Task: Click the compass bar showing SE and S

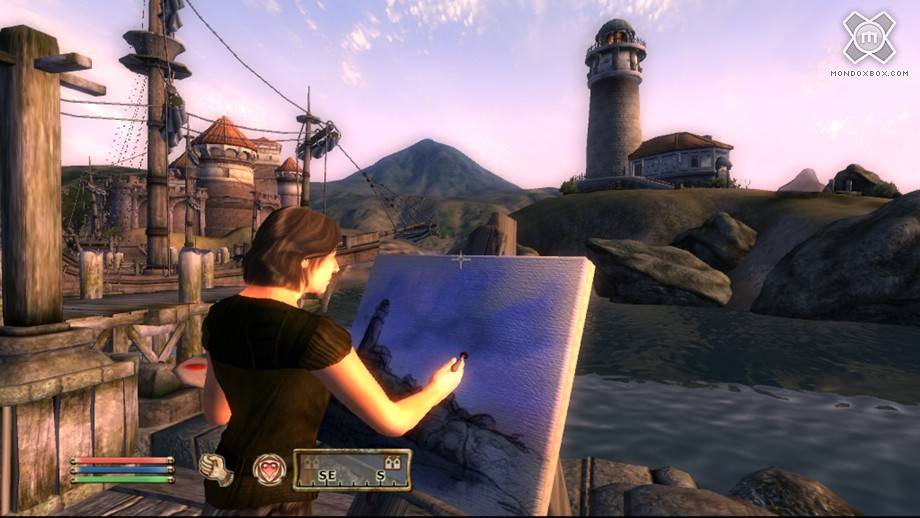Action: click(x=352, y=470)
